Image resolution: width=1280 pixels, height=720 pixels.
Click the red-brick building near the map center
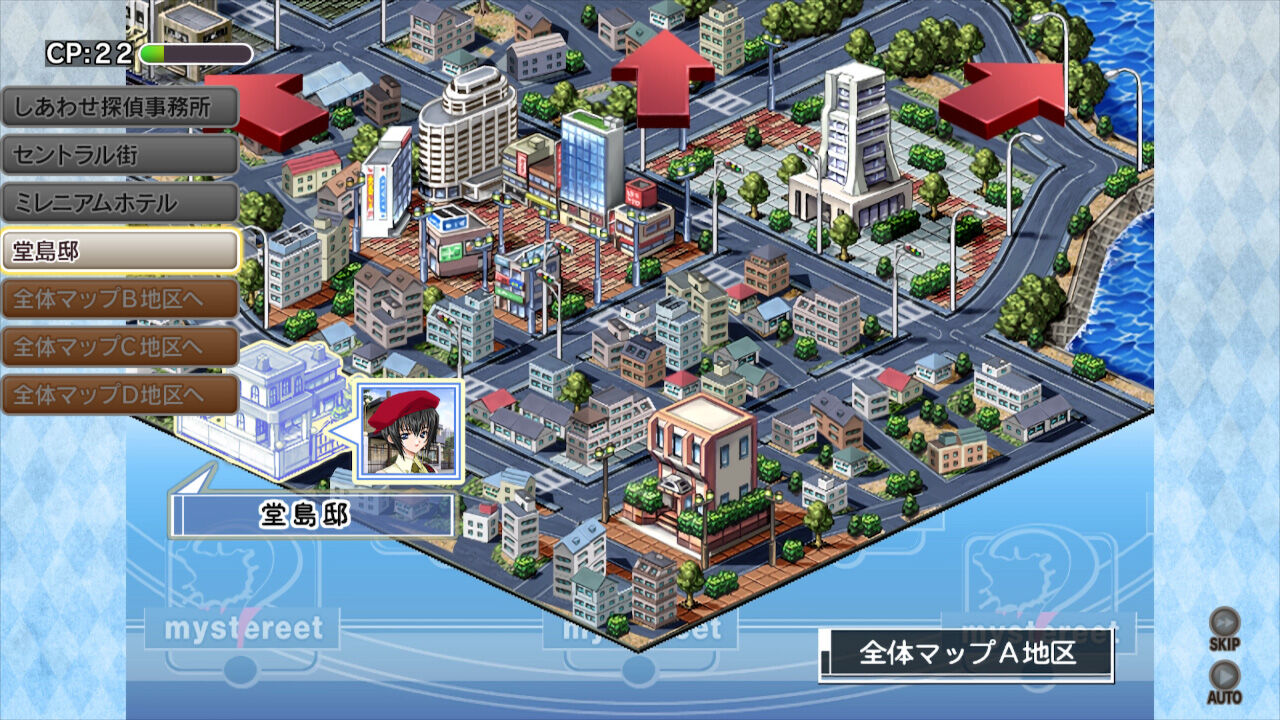pos(700,460)
